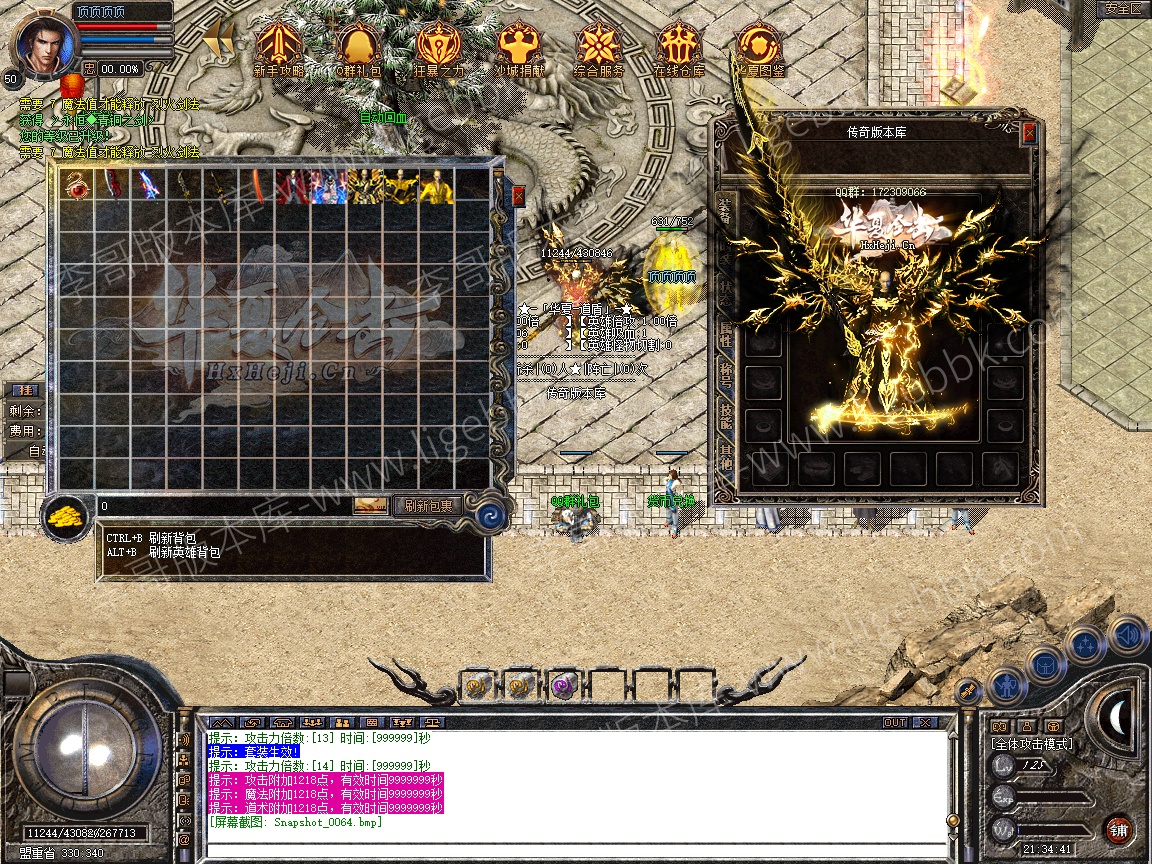
Task: Collapse the top menu with the arrow
Action: click(x=219, y=40)
